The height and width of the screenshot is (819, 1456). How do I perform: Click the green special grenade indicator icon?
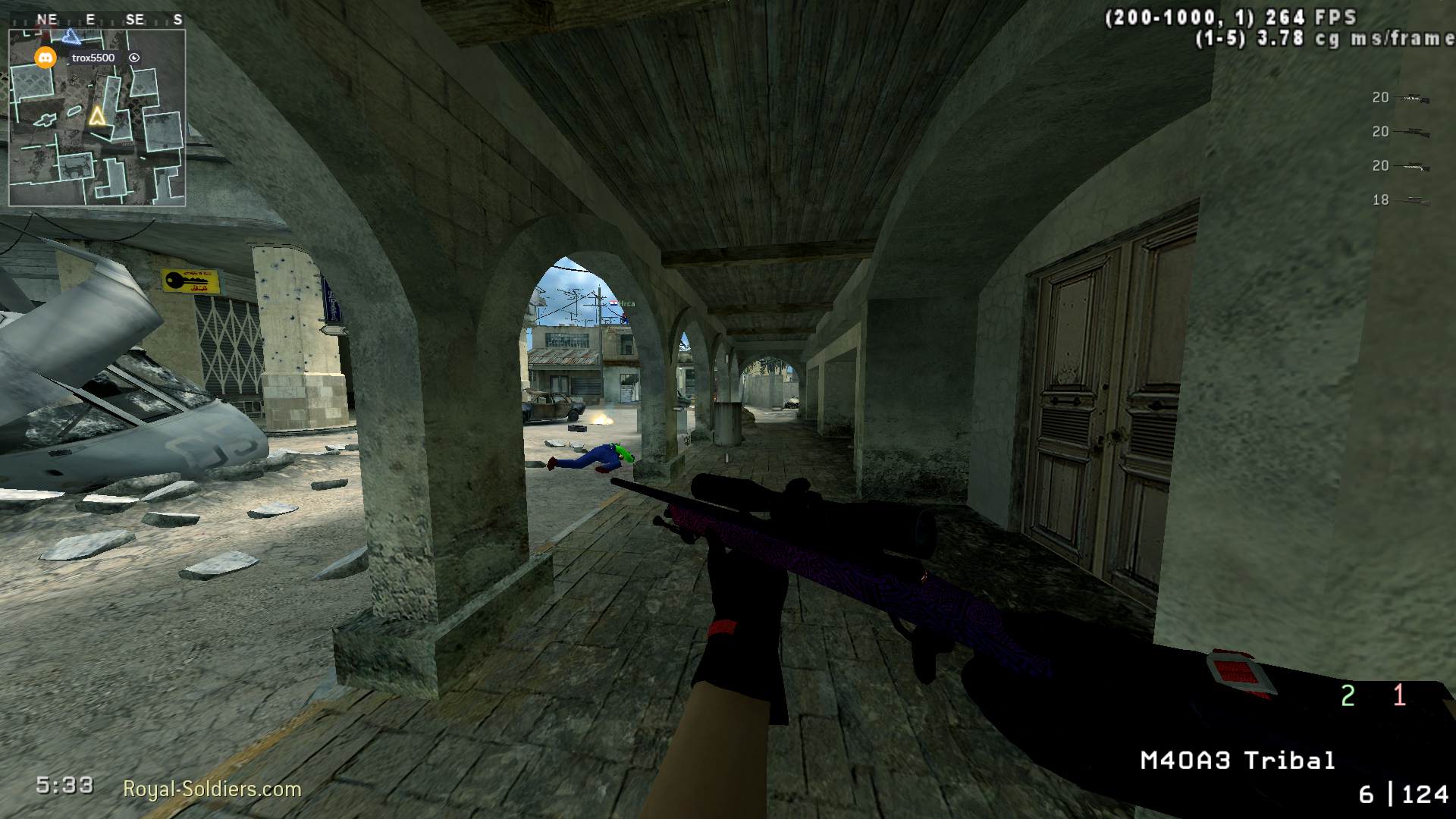coord(1348,694)
